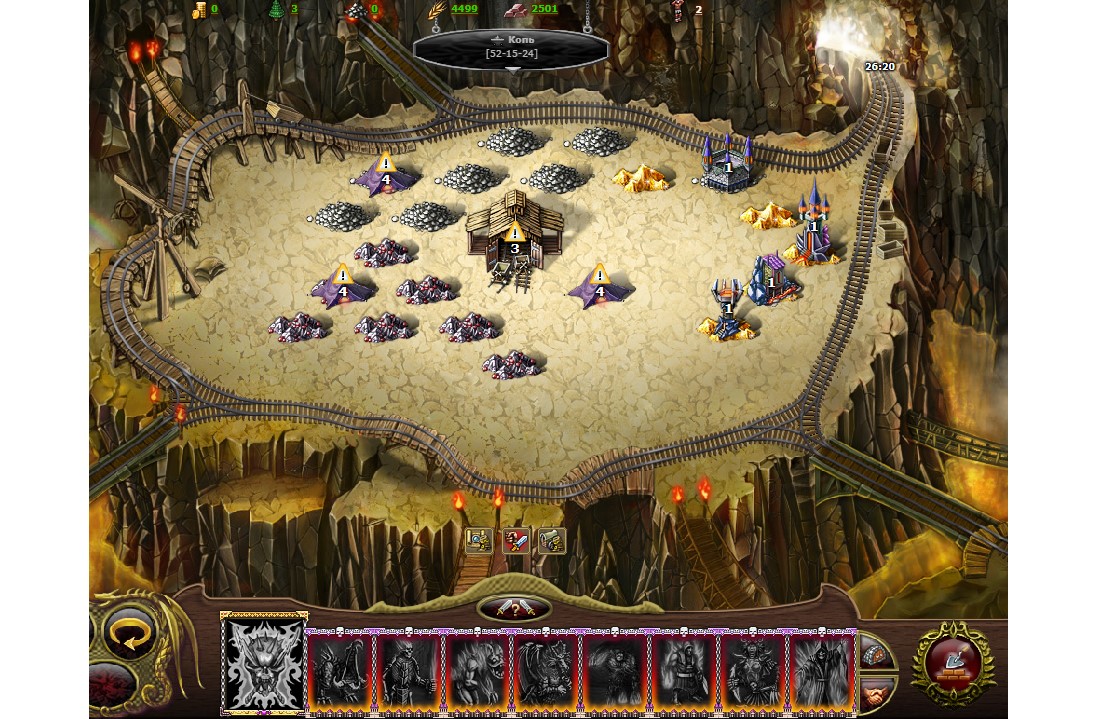The height and width of the screenshot is (719, 1096).
Task: Select the fist and sword attack icon
Action: coord(516,541)
